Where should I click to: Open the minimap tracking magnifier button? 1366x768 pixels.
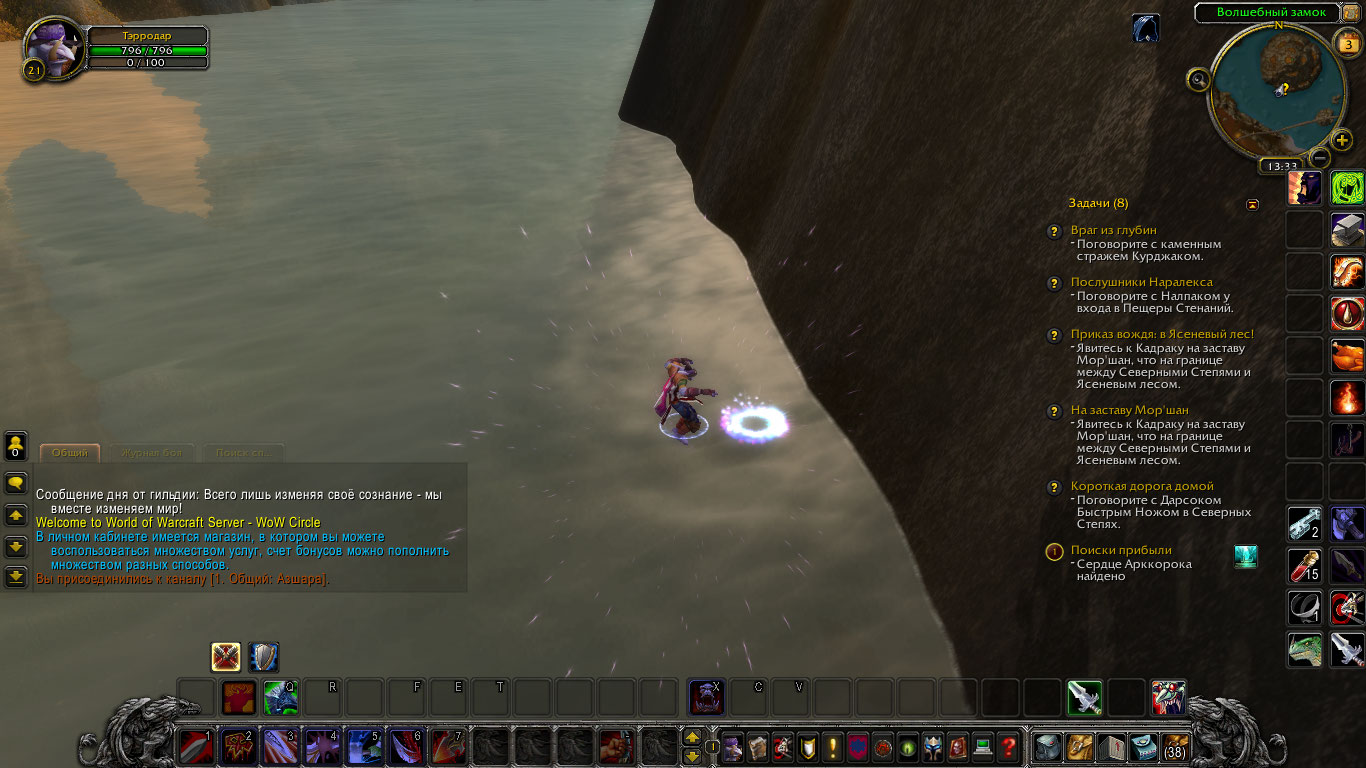coord(1198,79)
